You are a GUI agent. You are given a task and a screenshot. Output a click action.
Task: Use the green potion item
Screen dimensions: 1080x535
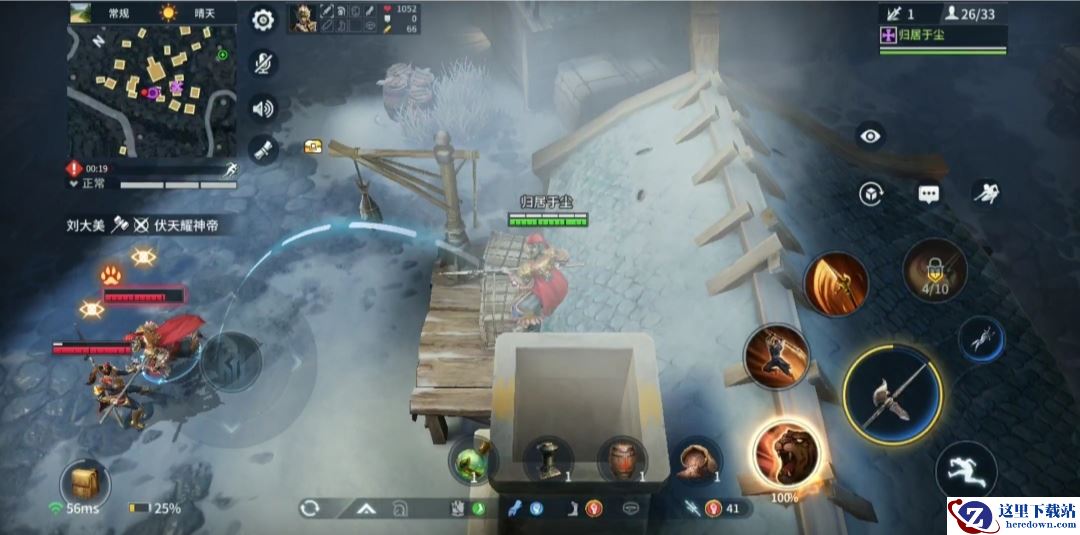pyautogui.click(x=471, y=460)
